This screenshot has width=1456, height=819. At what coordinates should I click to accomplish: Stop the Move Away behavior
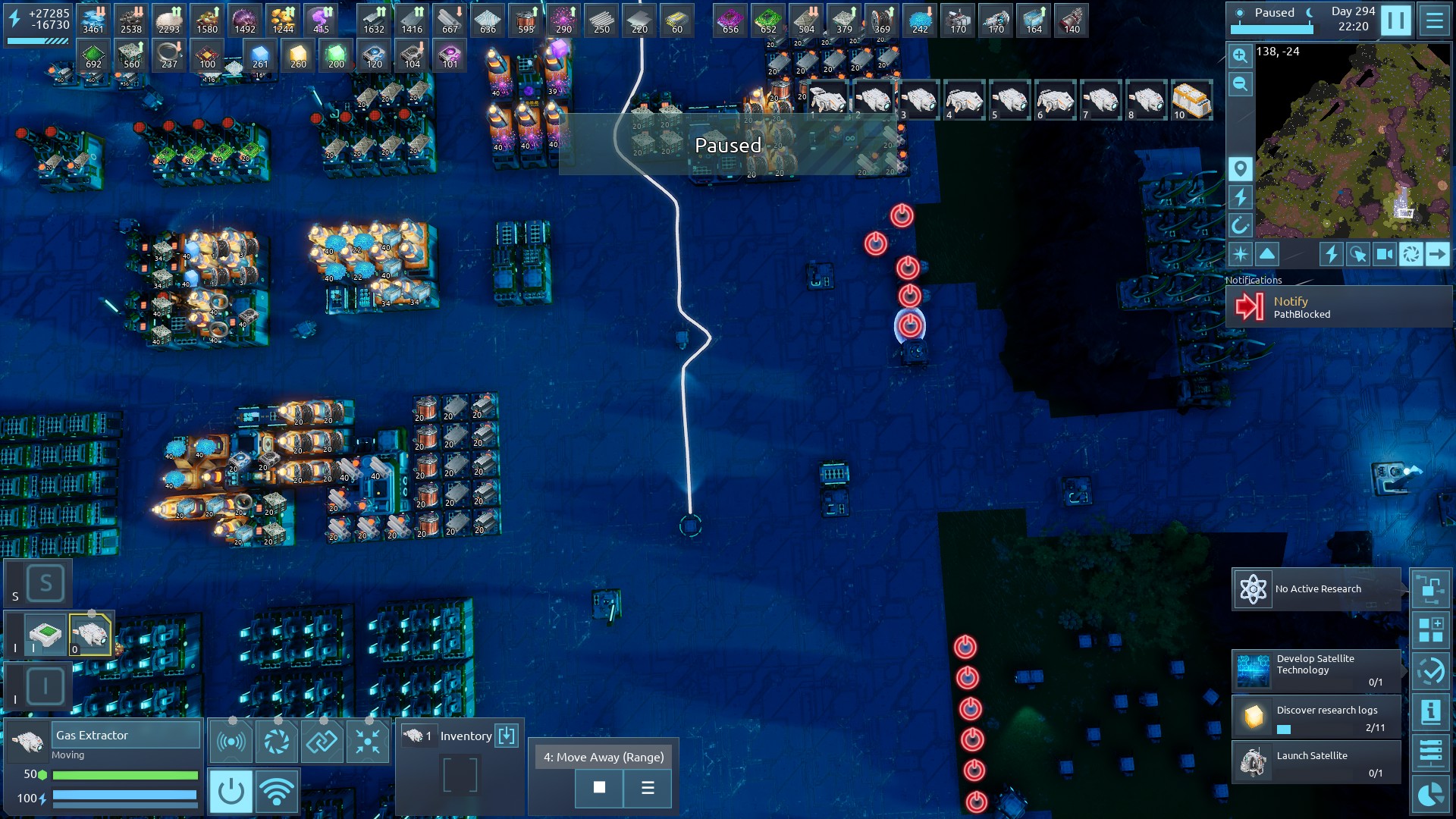tap(599, 788)
